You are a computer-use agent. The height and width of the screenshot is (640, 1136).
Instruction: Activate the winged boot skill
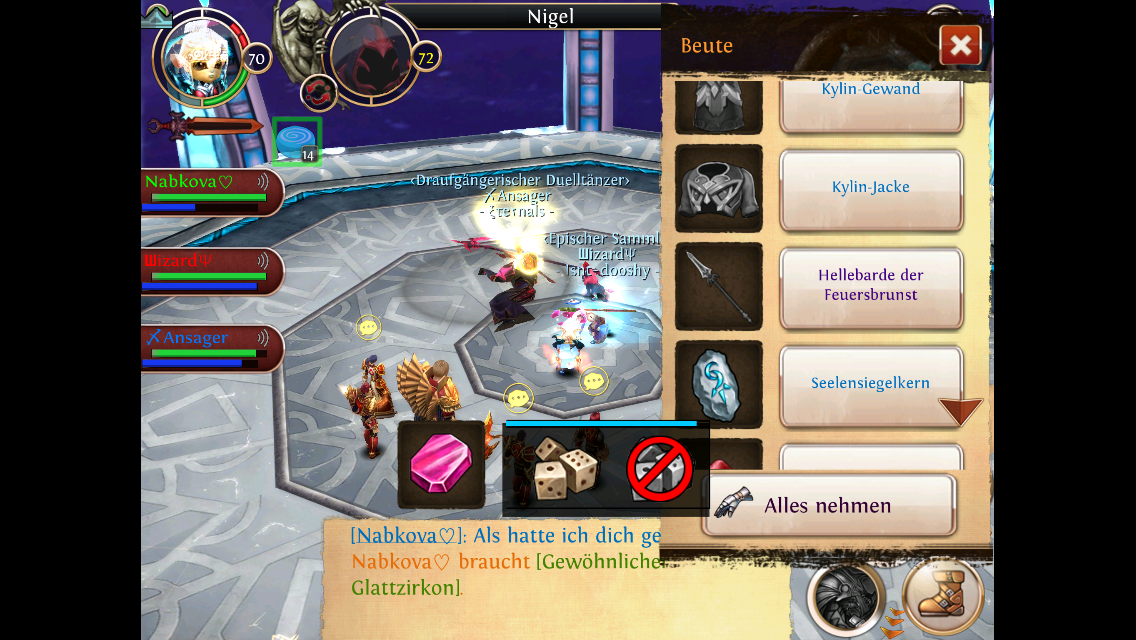[941, 595]
